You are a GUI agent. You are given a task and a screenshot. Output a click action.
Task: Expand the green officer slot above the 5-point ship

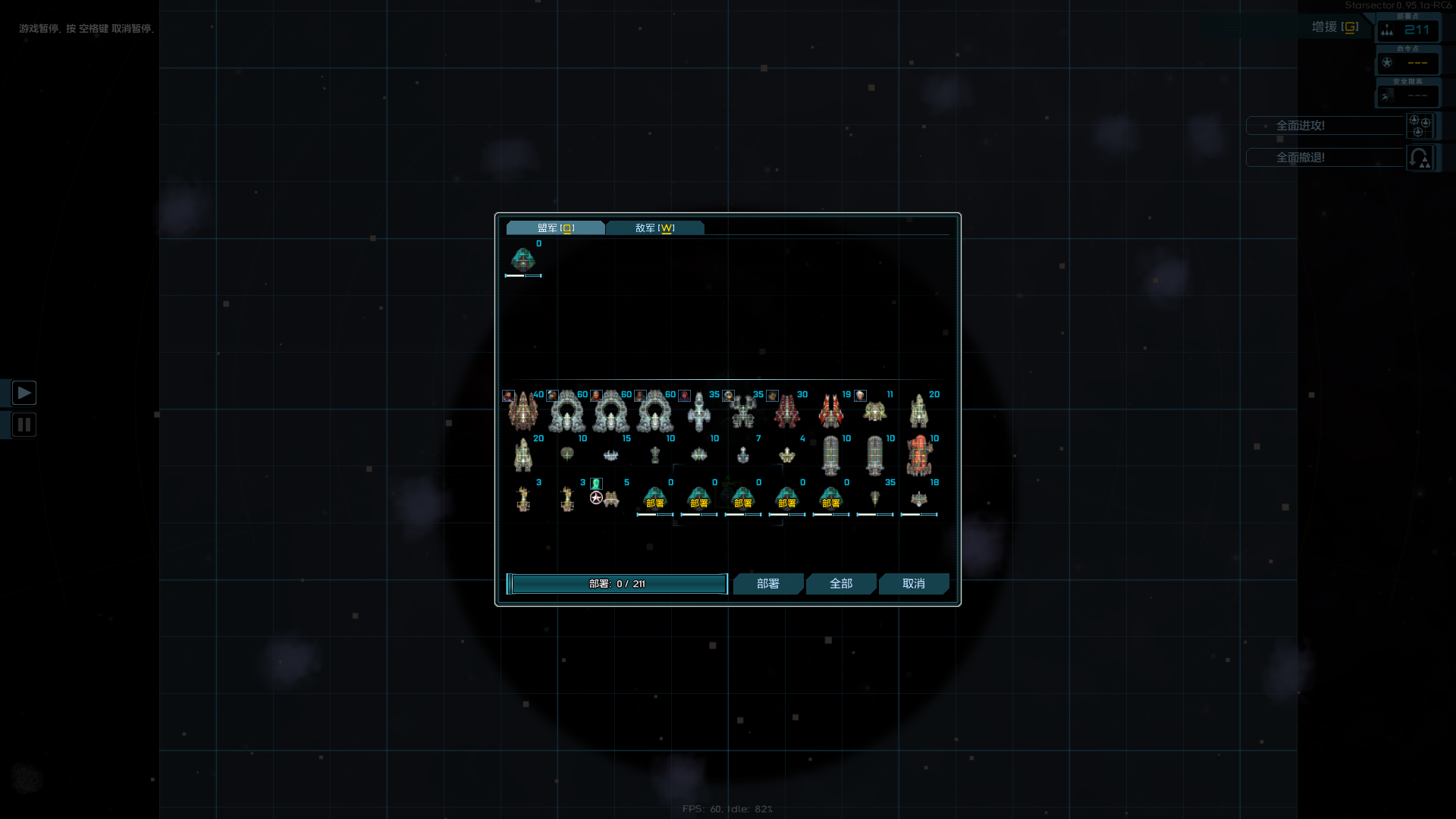pyautogui.click(x=596, y=485)
